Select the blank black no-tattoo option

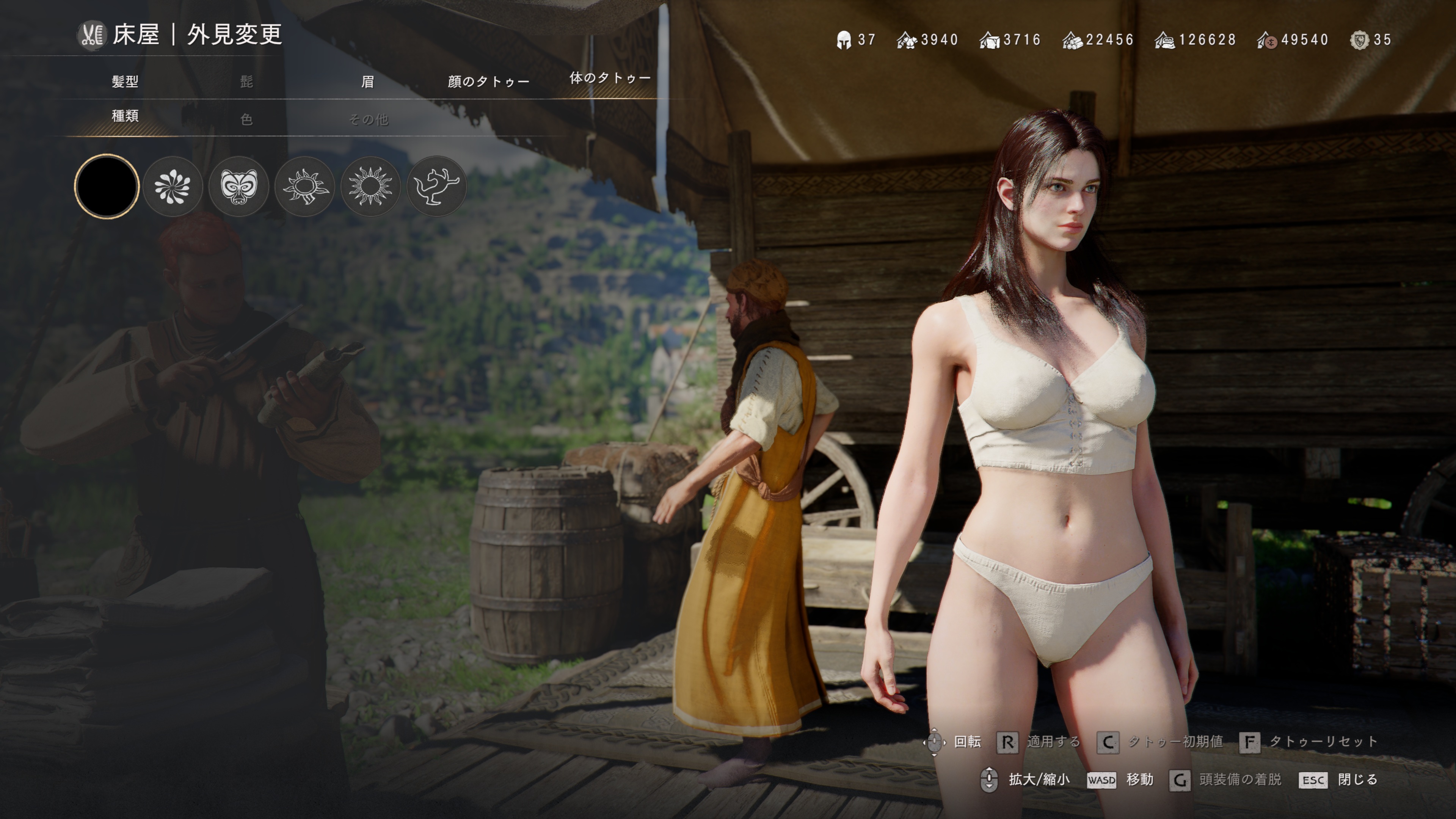[x=106, y=186]
